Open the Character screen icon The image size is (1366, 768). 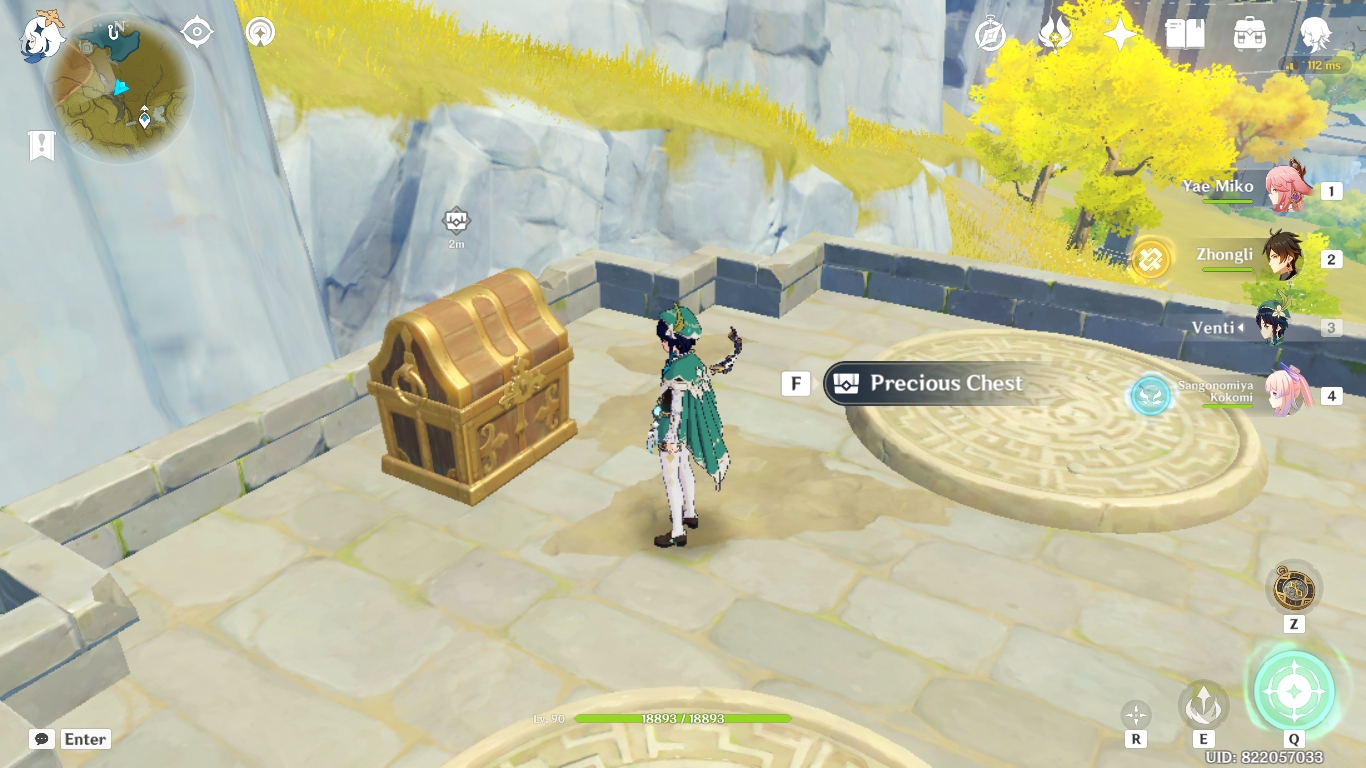1316,33
